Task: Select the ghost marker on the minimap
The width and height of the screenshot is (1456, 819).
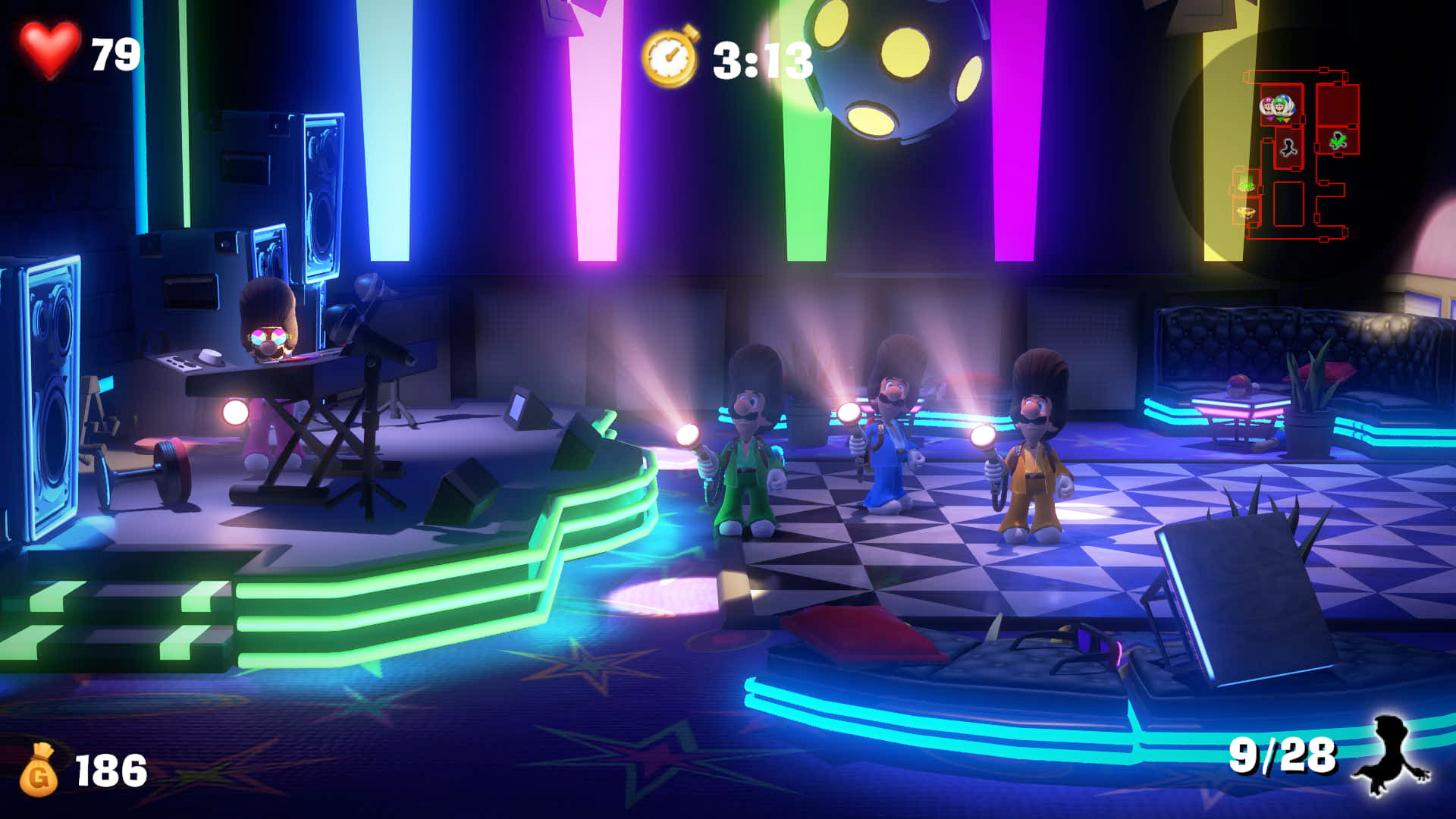Action: pos(1288,149)
